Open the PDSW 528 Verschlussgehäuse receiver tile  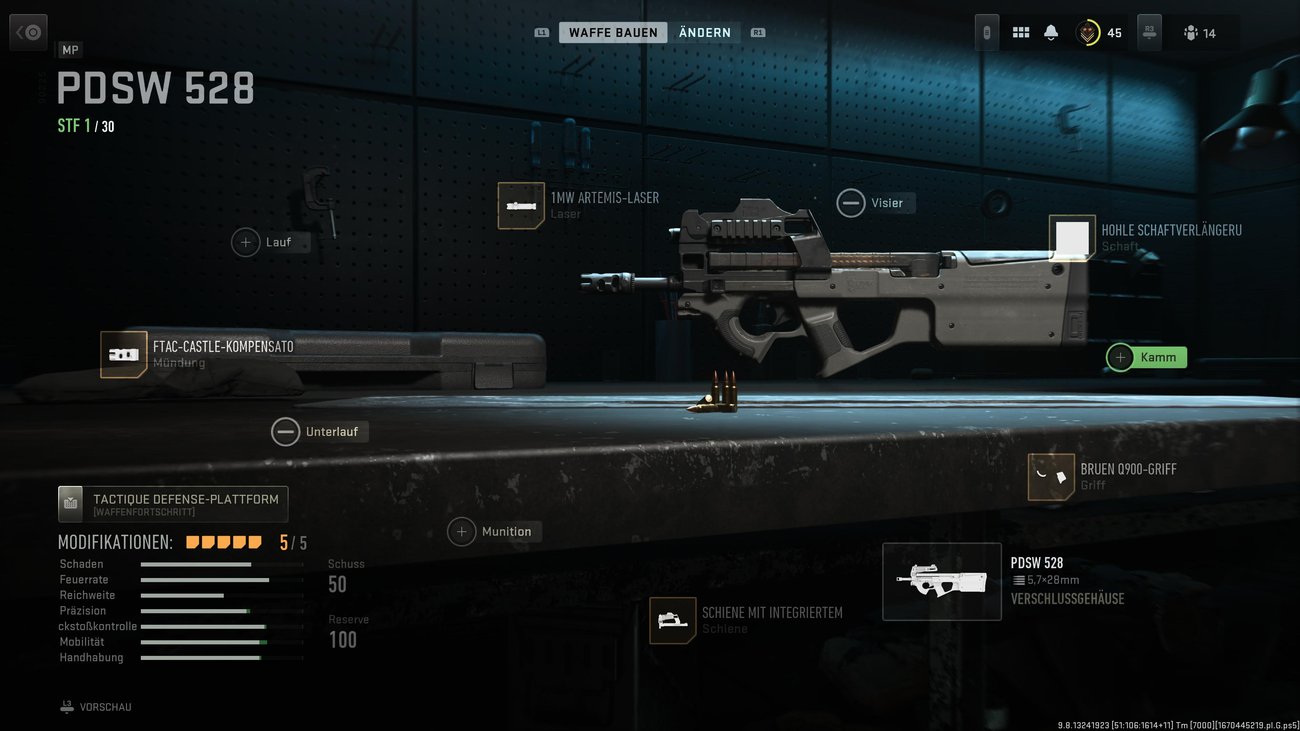[x=942, y=581]
